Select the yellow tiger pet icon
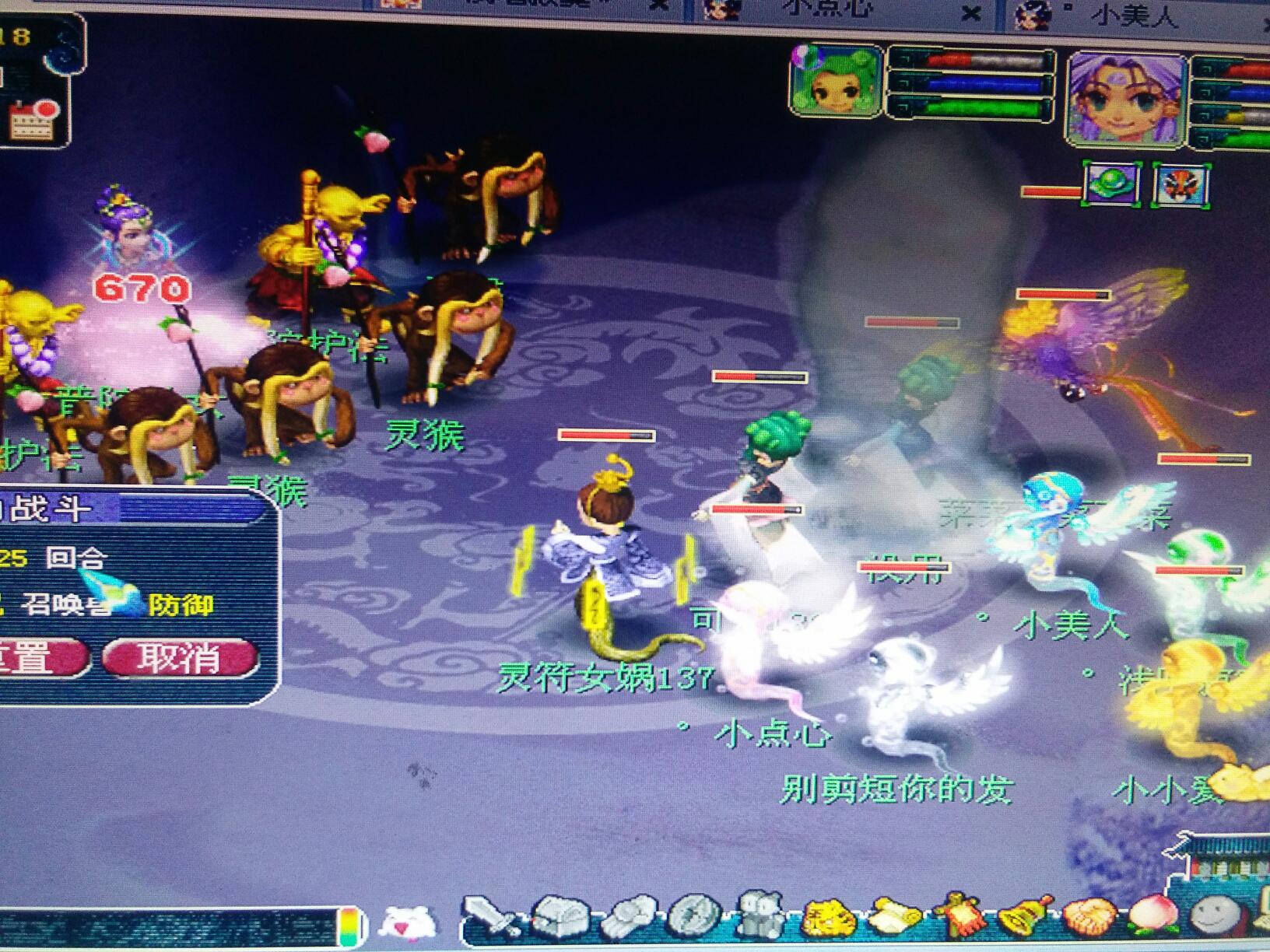Viewport: 1270px width, 952px height. point(829,918)
